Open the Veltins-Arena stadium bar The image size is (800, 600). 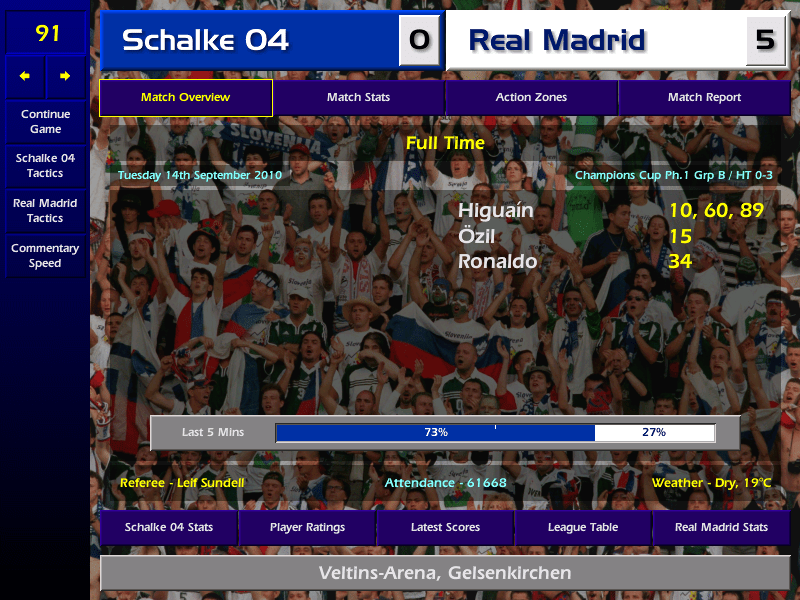tap(445, 573)
